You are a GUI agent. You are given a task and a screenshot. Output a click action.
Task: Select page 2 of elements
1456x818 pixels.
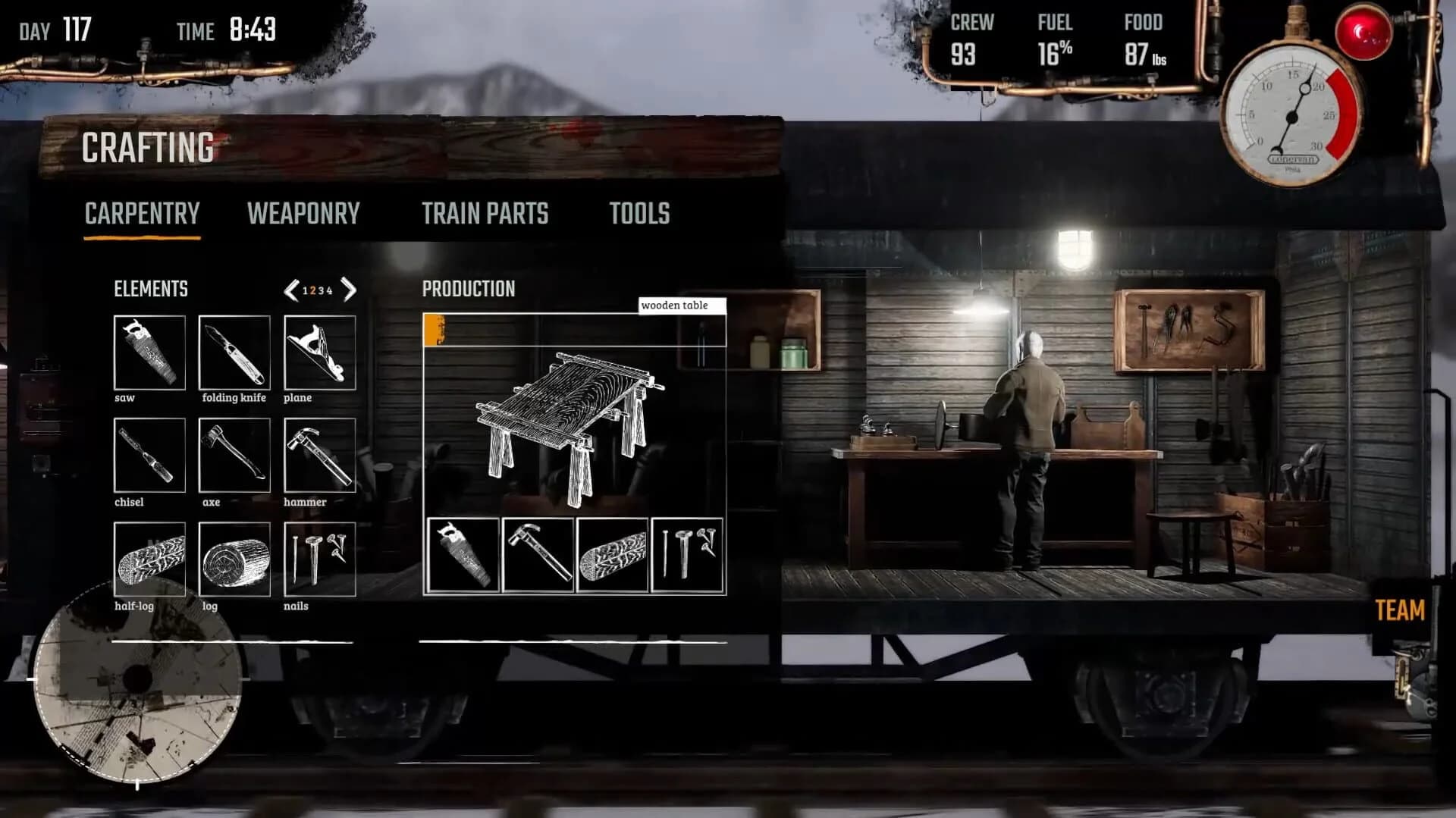(x=313, y=290)
